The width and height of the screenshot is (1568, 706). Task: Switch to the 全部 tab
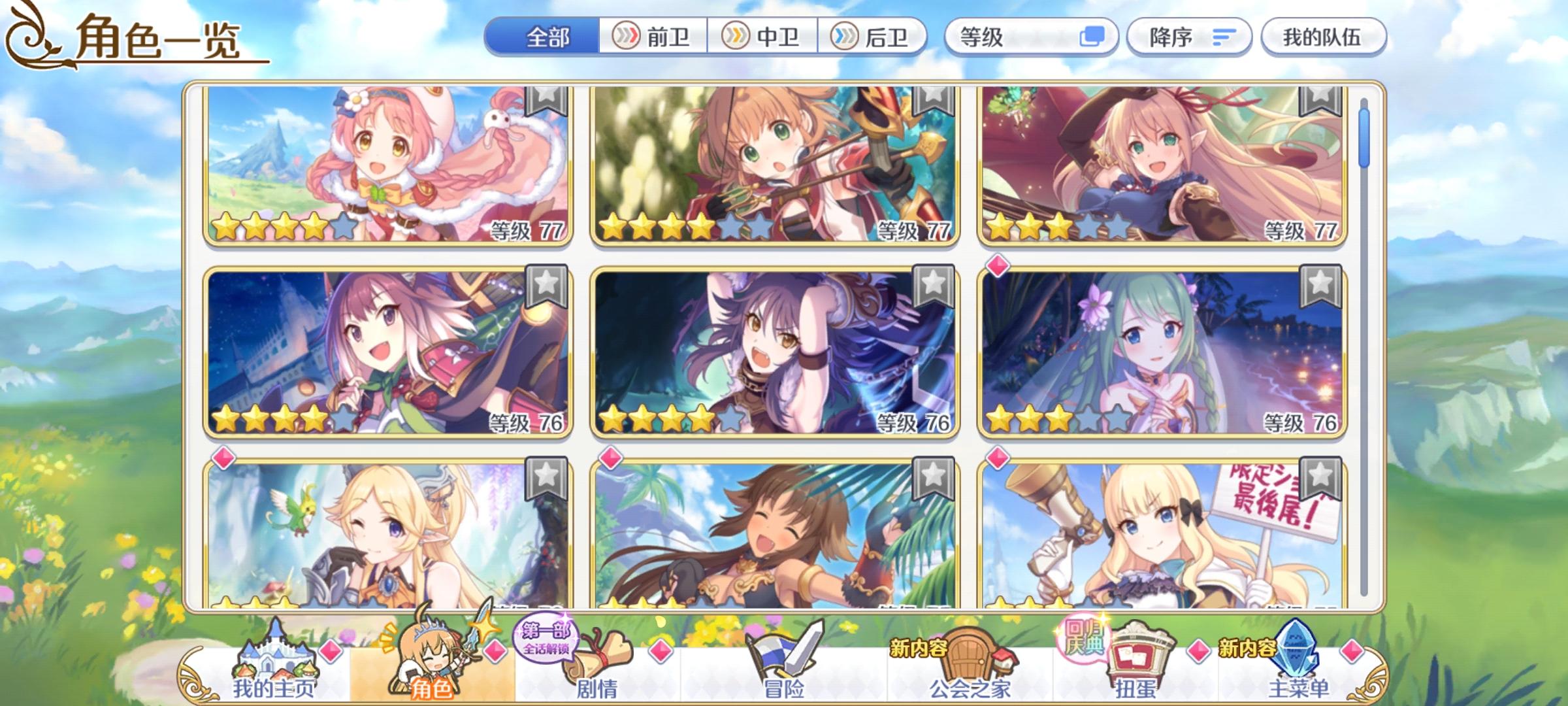click(x=547, y=37)
